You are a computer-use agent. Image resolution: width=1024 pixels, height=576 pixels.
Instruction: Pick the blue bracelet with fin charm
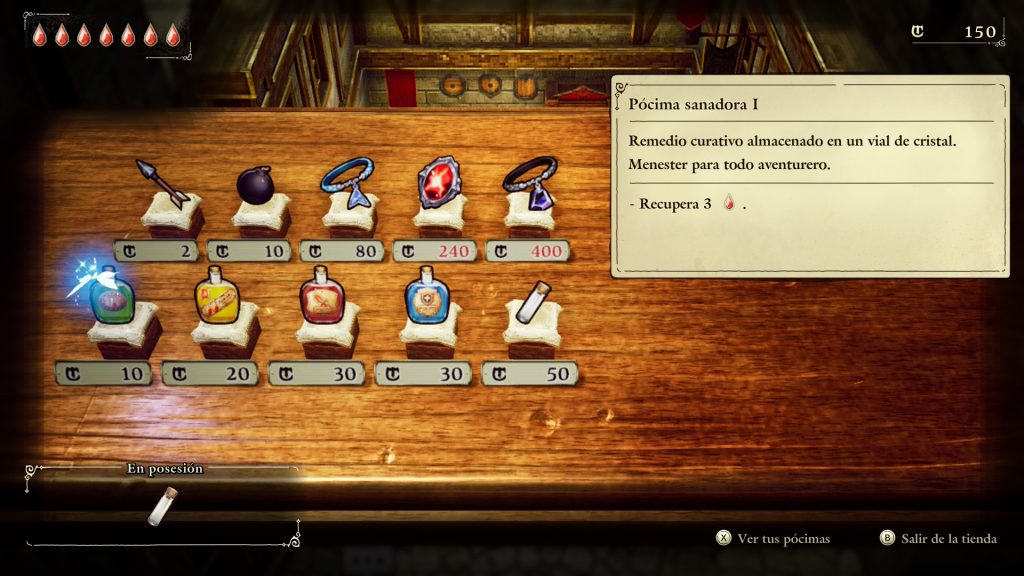(346, 182)
